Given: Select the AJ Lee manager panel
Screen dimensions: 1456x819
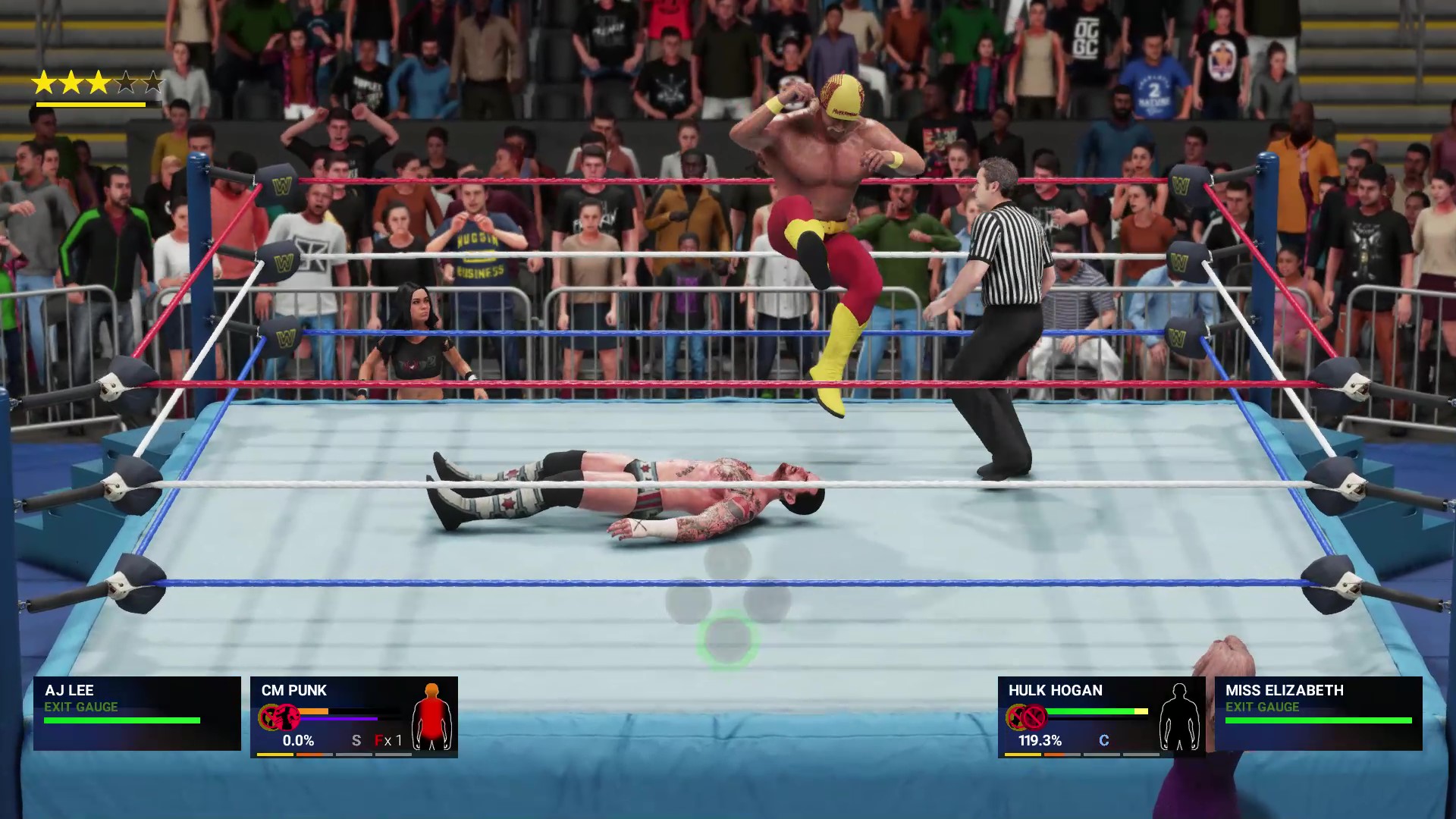Looking at the screenshot, I should (x=136, y=713).
